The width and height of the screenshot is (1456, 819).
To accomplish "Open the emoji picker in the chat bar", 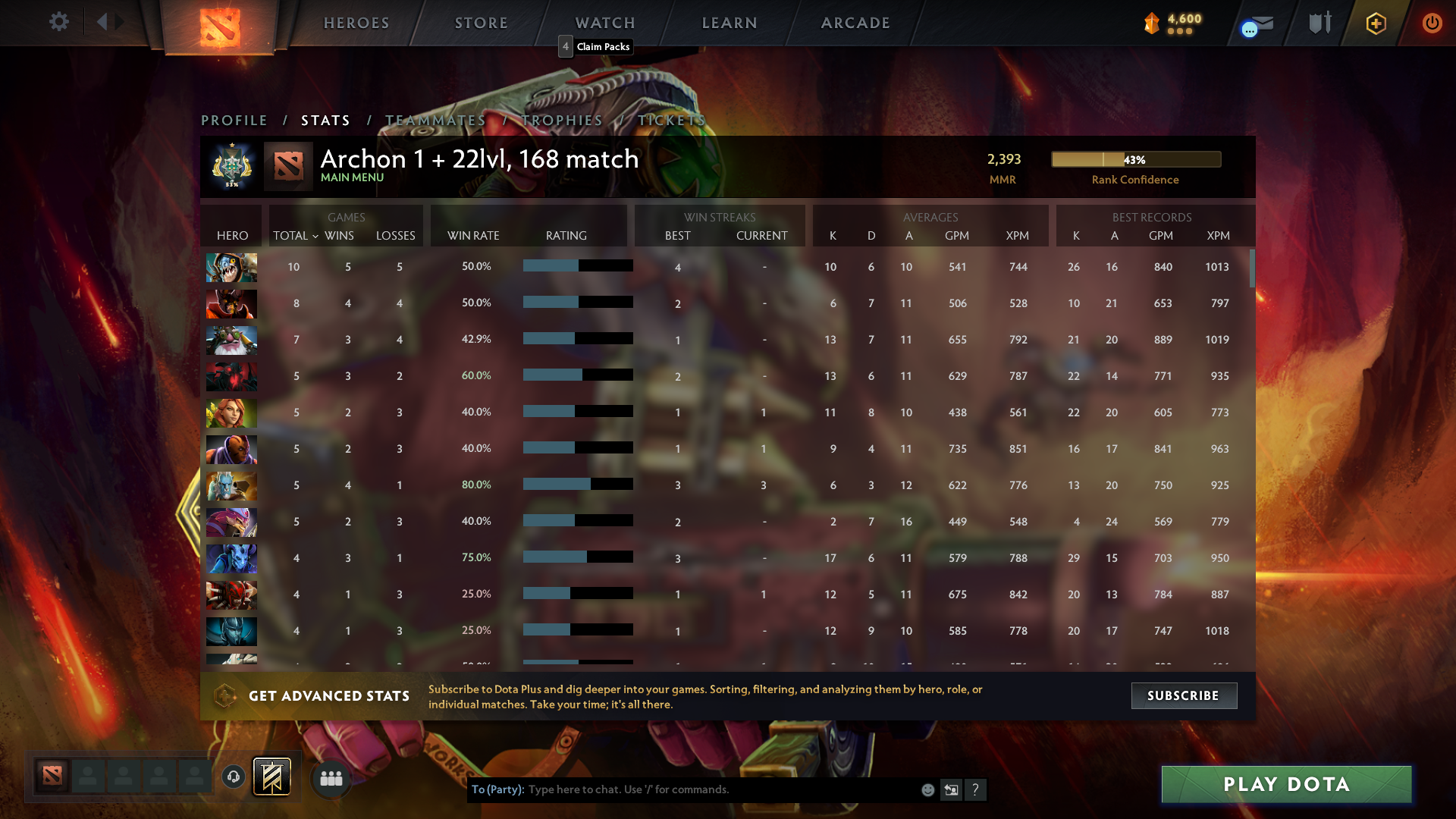I will click(928, 789).
